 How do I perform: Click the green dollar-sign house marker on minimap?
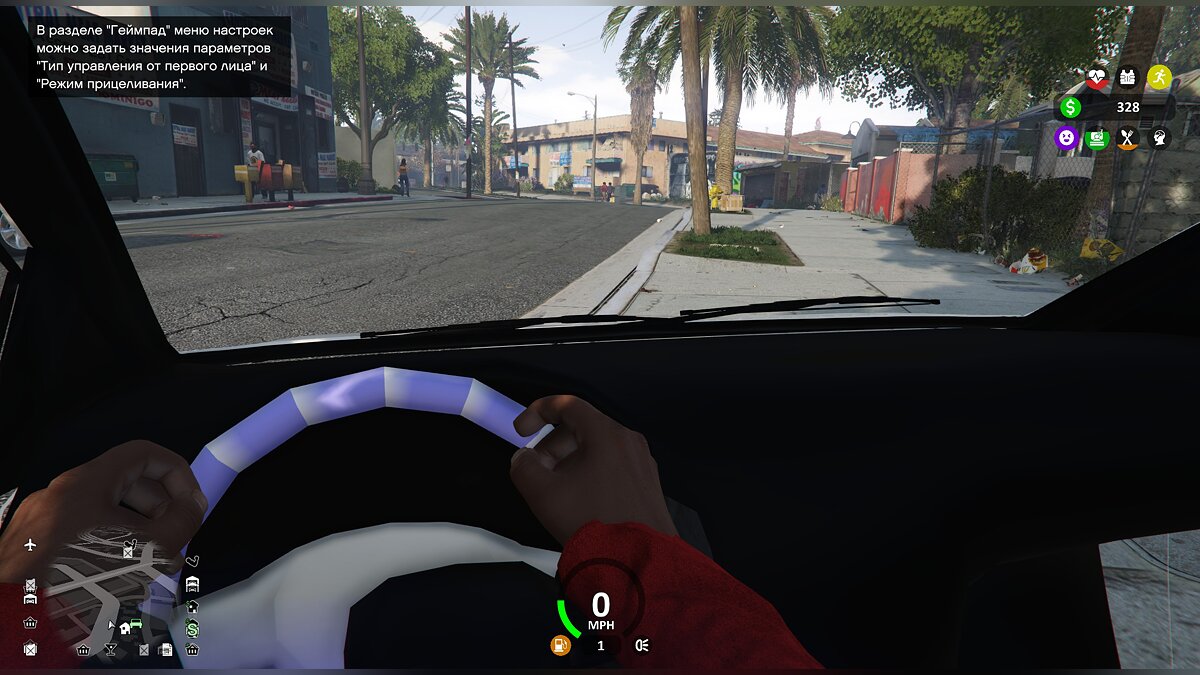tap(192, 628)
